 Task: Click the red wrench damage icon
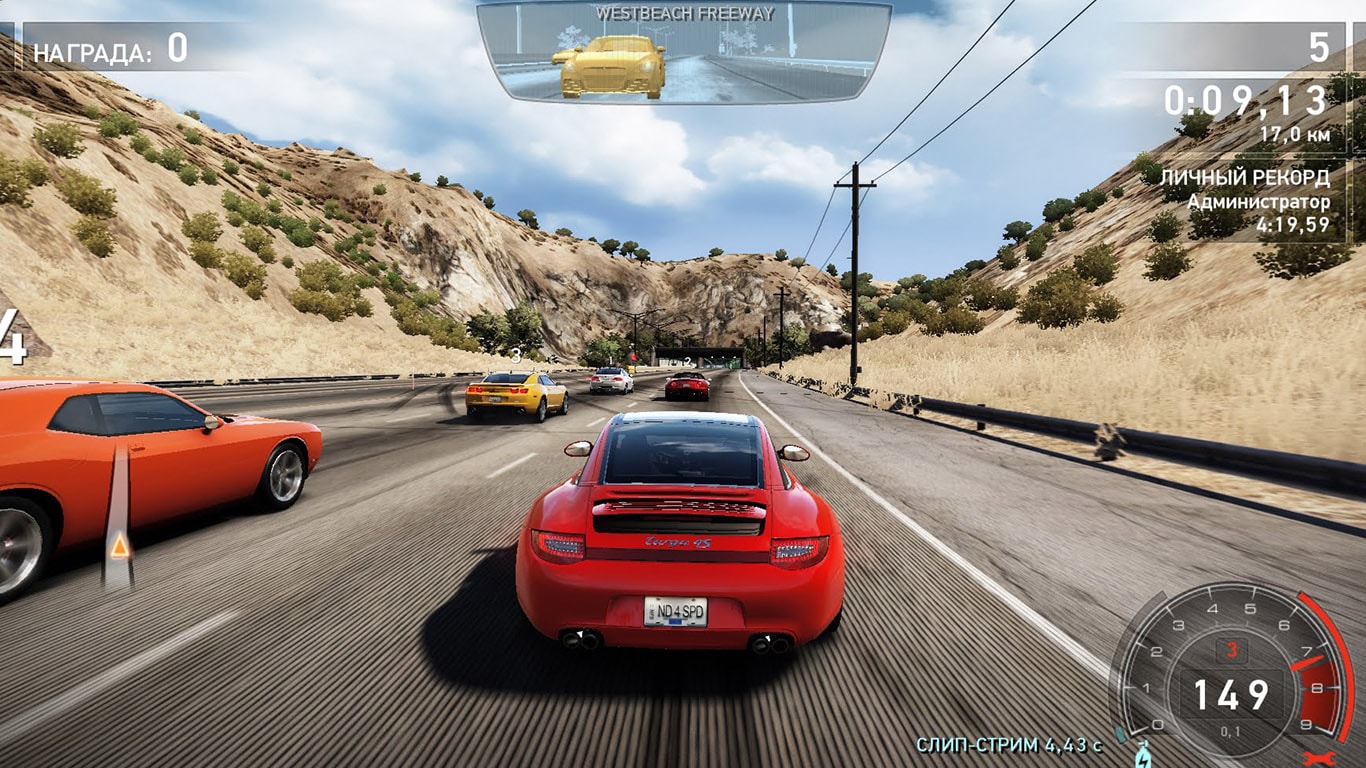(1319, 759)
